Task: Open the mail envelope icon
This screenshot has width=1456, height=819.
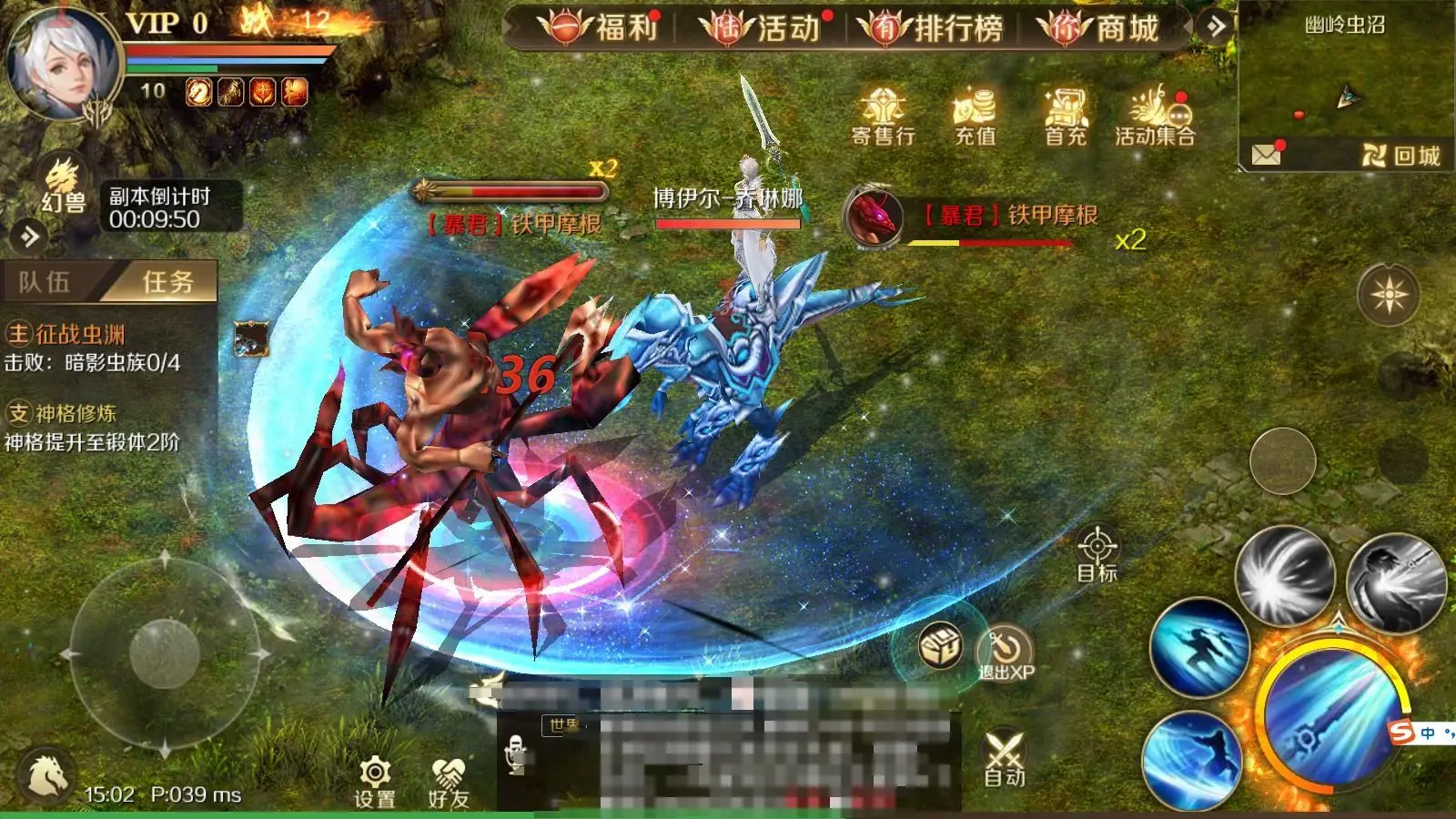Action: tap(1266, 155)
